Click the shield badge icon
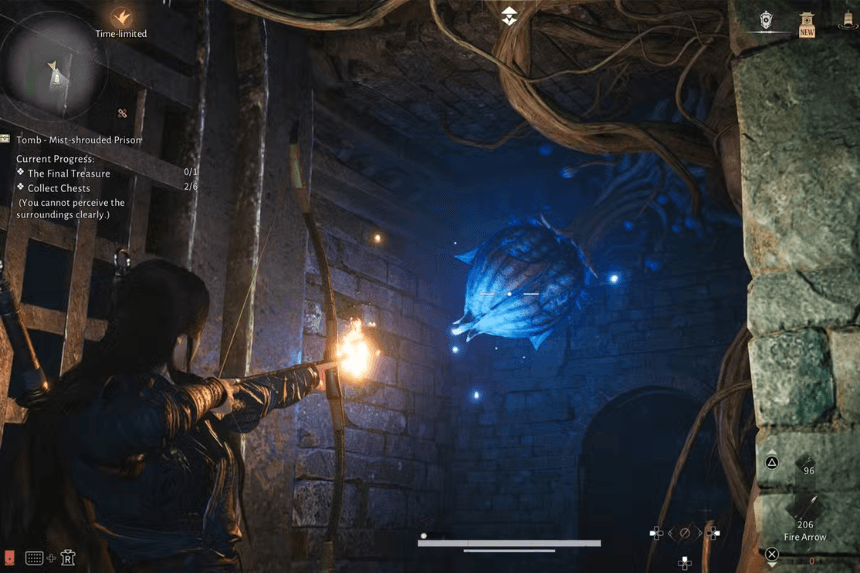The height and width of the screenshot is (573, 860). [x=767, y=19]
